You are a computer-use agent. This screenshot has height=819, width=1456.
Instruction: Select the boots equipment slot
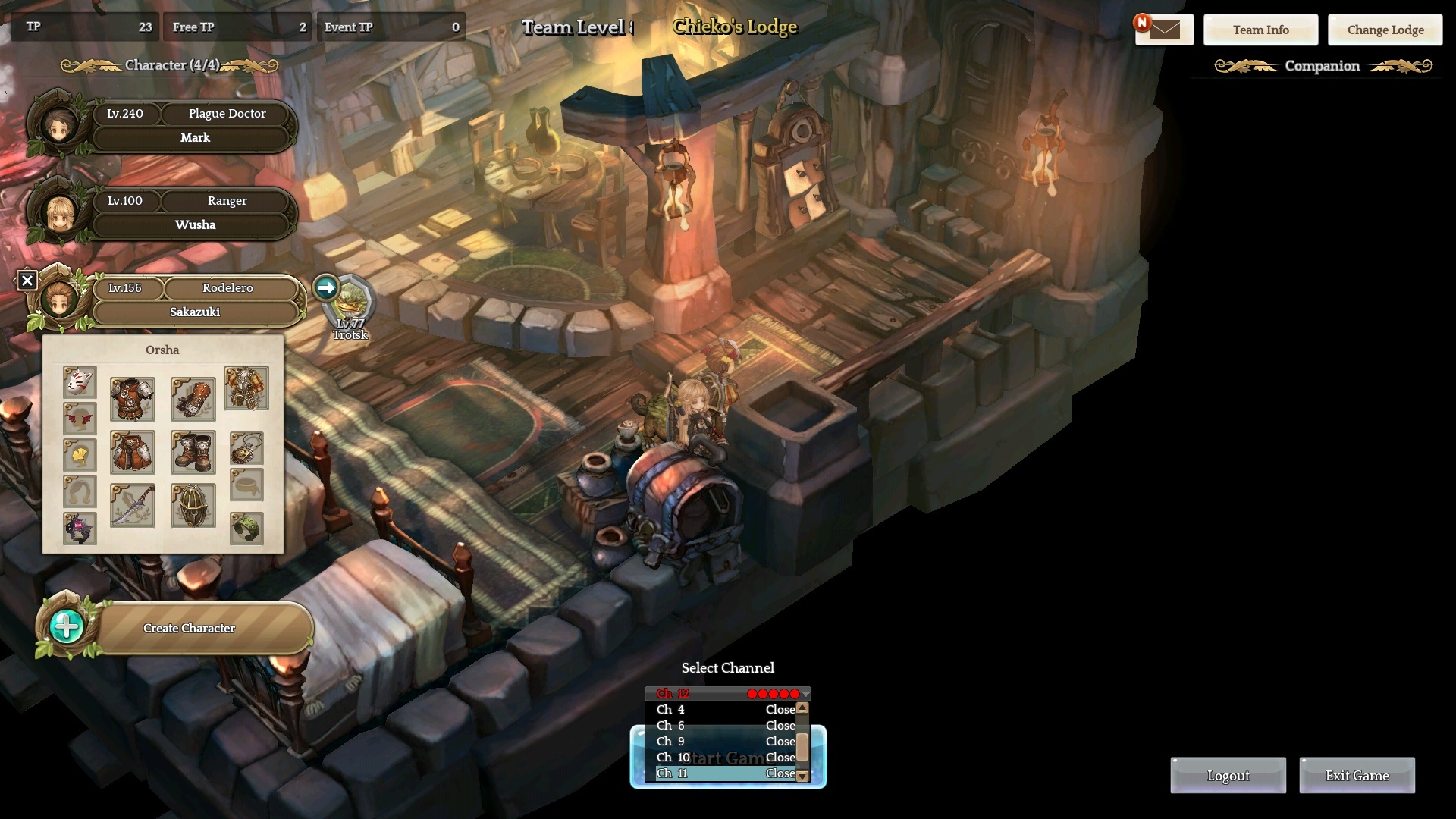(193, 452)
